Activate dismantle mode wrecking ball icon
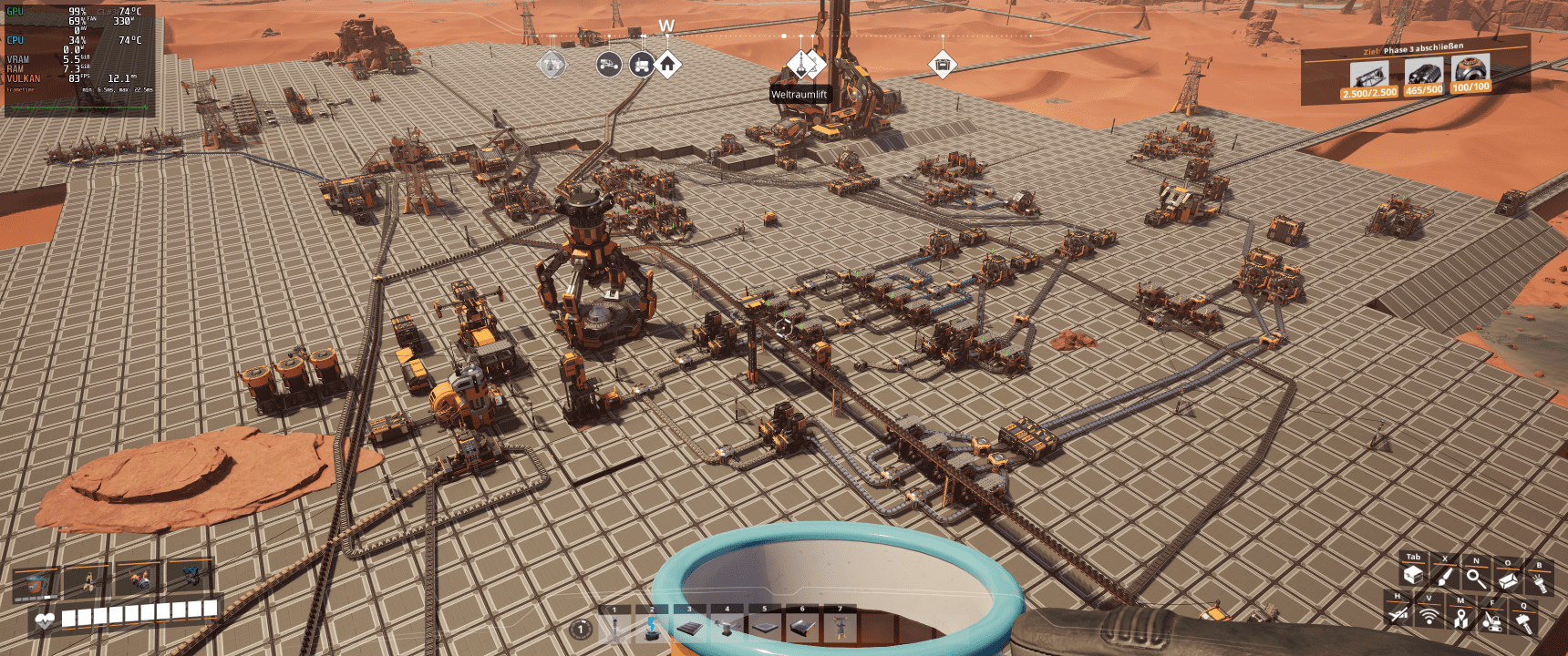The image size is (1568, 656). [x=1491, y=621]
